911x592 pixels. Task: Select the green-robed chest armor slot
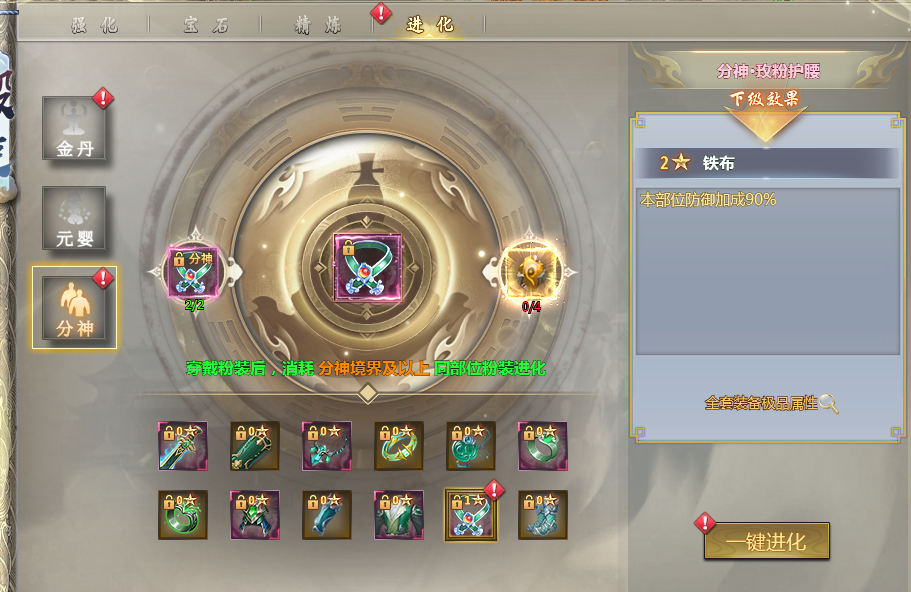(399, 515)
